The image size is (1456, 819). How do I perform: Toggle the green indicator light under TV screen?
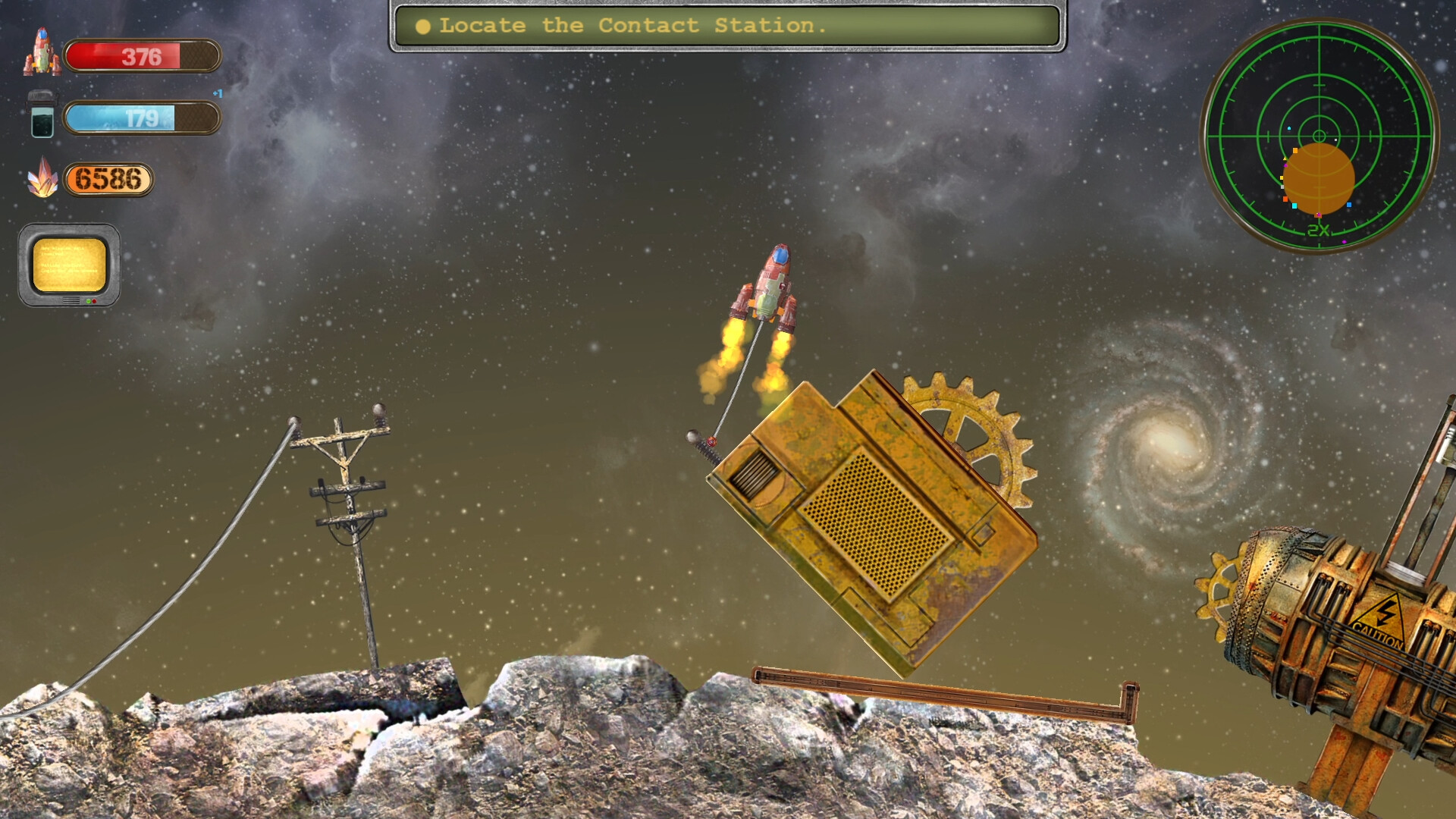pyautogui.click(x=88, y=301)
